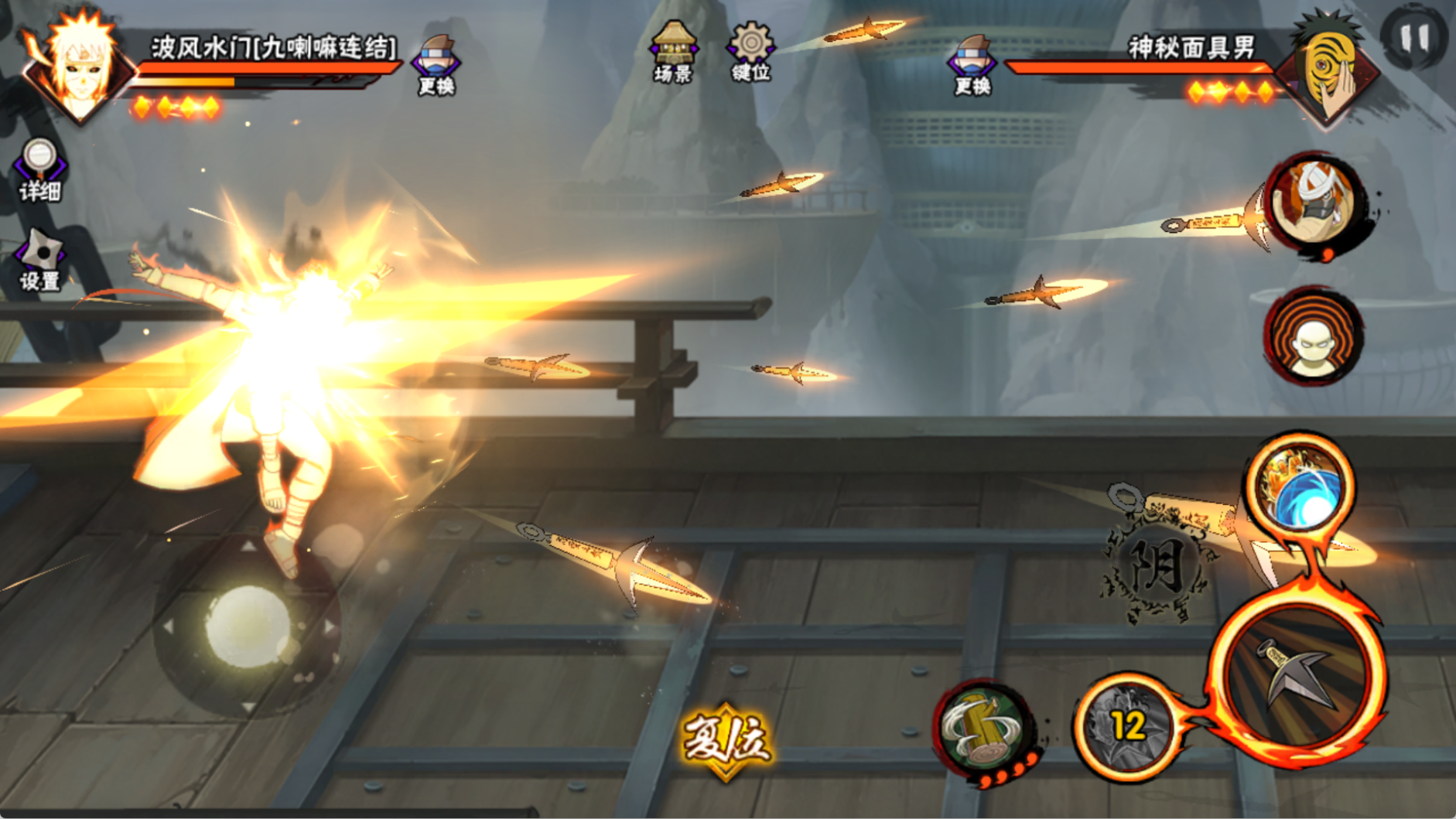Trigger the skill on 12 cooldown
Viewport: 1456px width, 819px height.
1126,725
